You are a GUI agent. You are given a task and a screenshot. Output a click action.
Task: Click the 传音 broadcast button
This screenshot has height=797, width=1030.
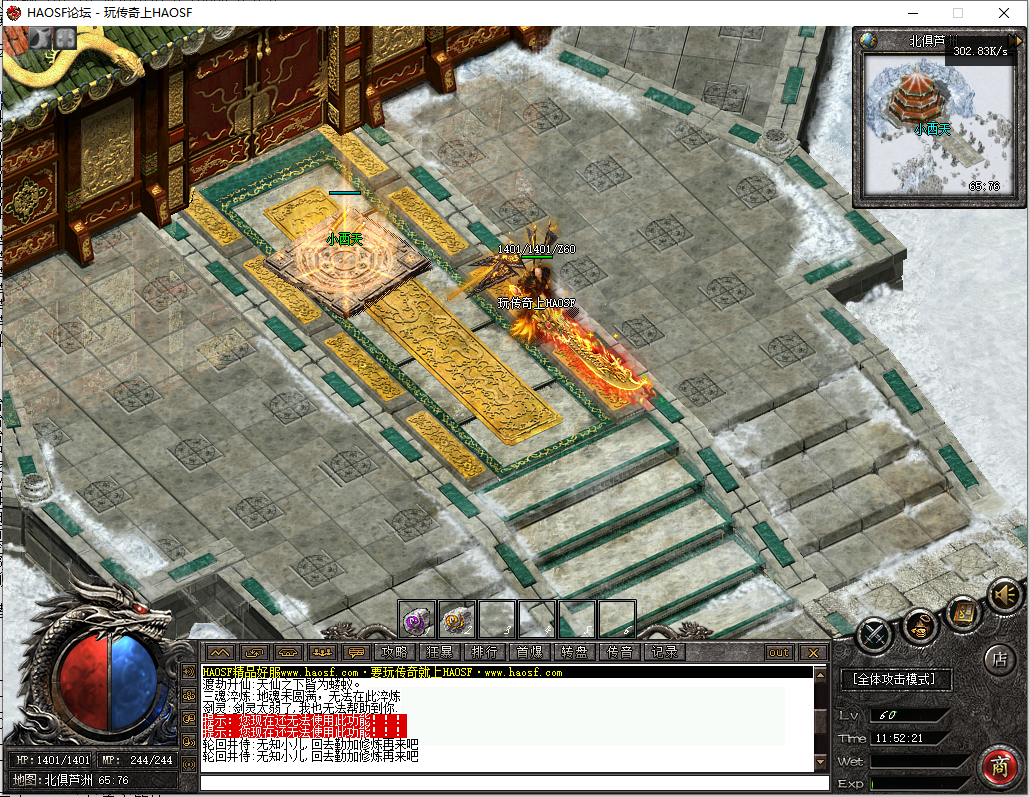click(619, 652)
